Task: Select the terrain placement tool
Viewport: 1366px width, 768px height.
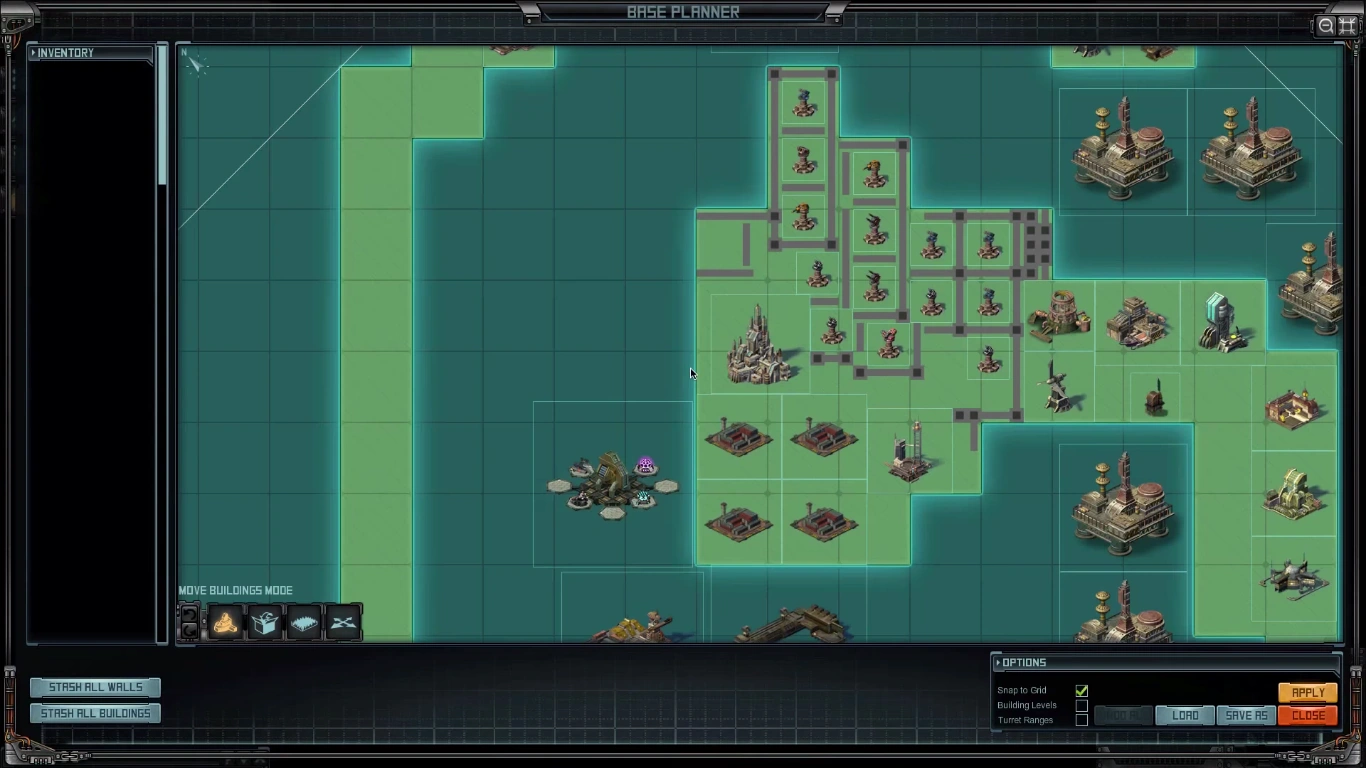Action: 224,621
